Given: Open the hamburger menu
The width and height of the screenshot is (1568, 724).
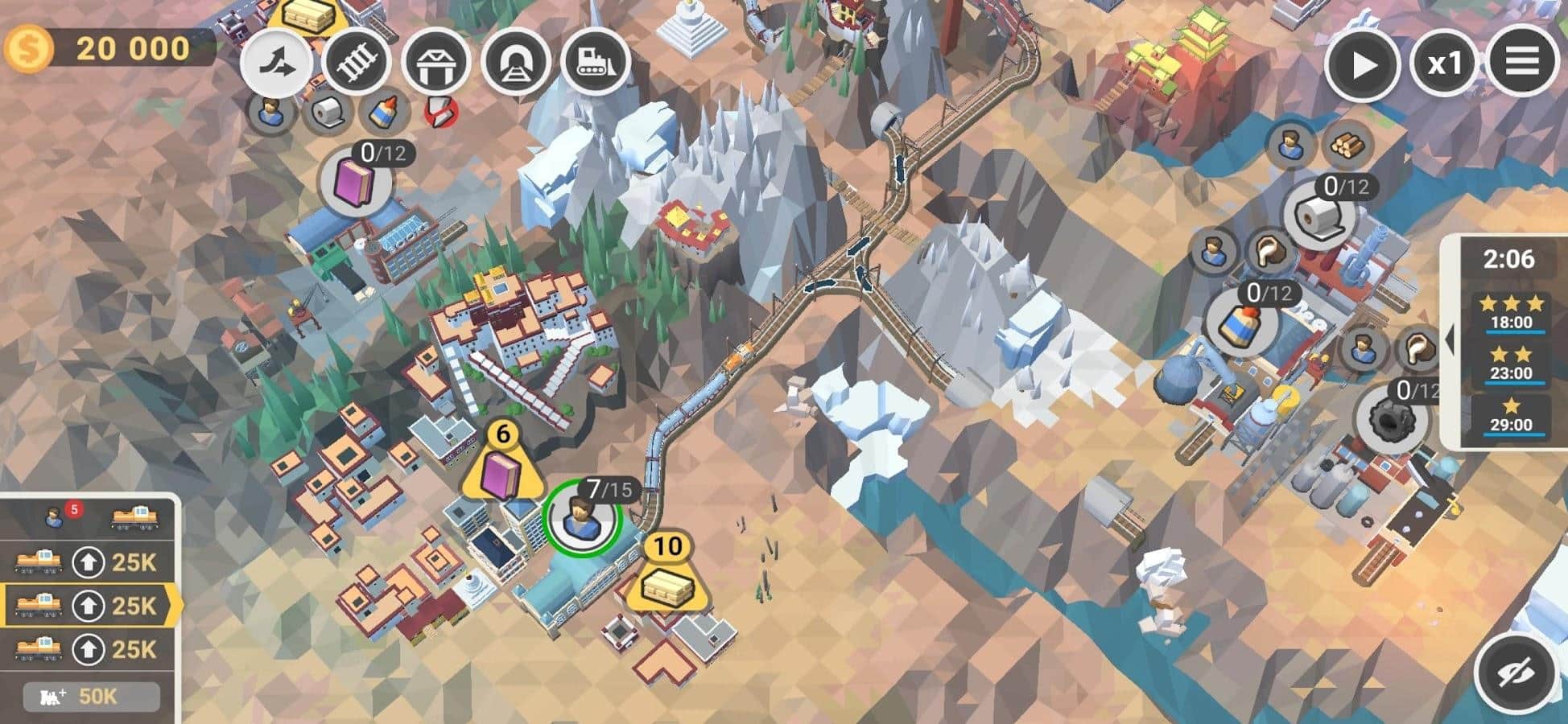Looking at the screenshot, I should pyautogui.click(x=1521, y=62).
